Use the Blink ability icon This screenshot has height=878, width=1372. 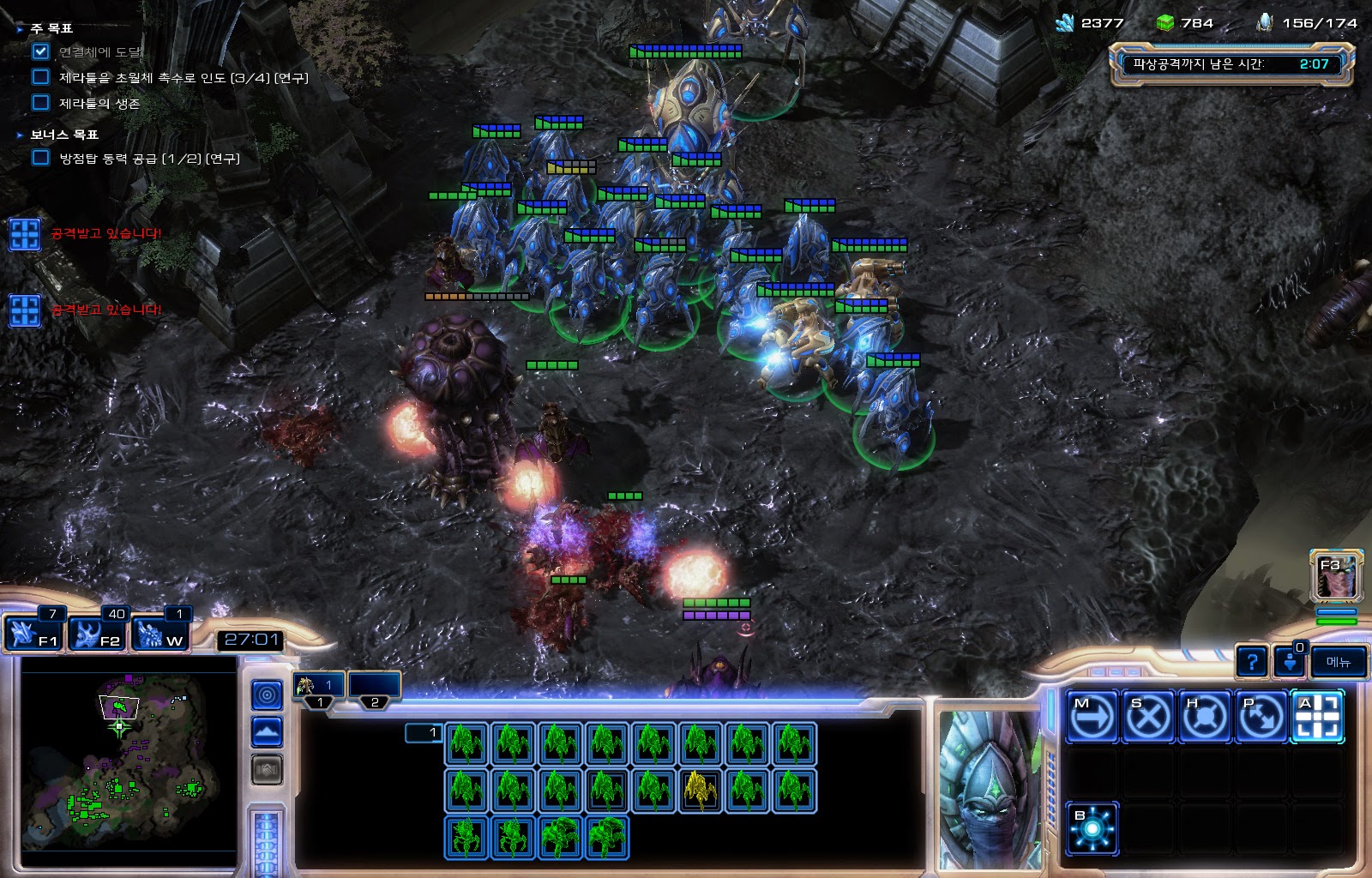(x=1092, y=828)
